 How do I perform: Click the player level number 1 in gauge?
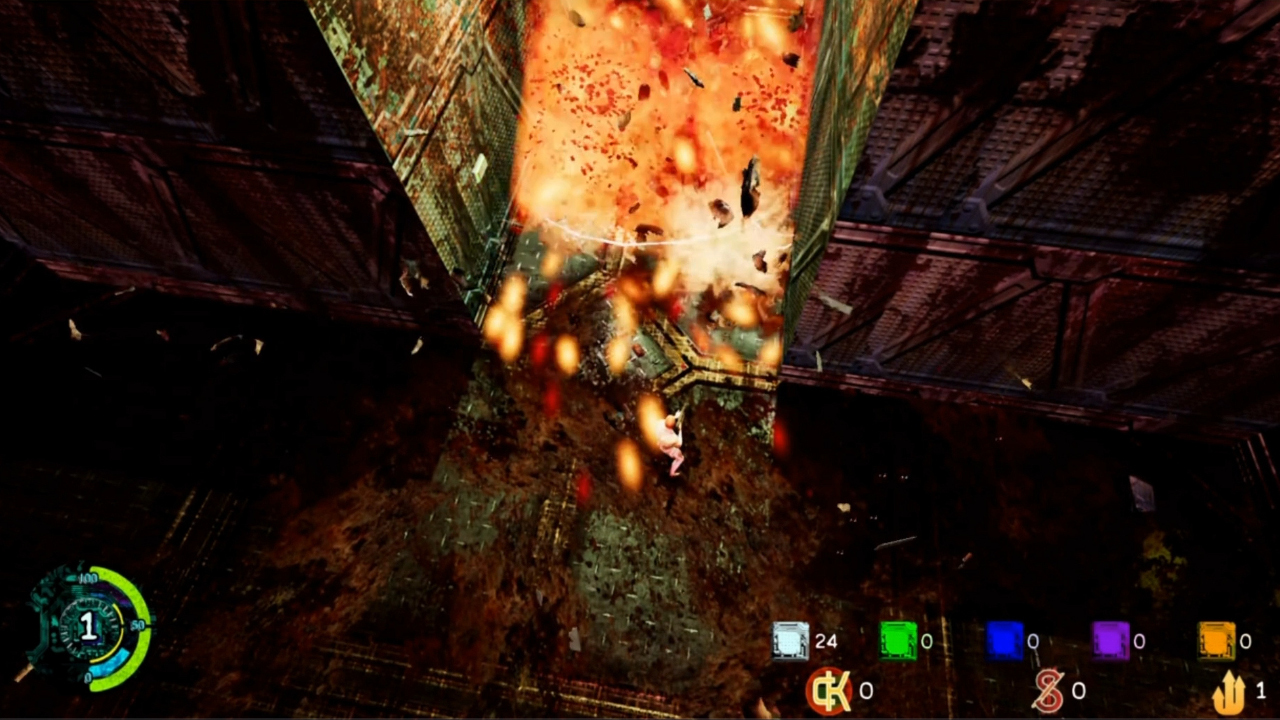(x=89, y=624)
